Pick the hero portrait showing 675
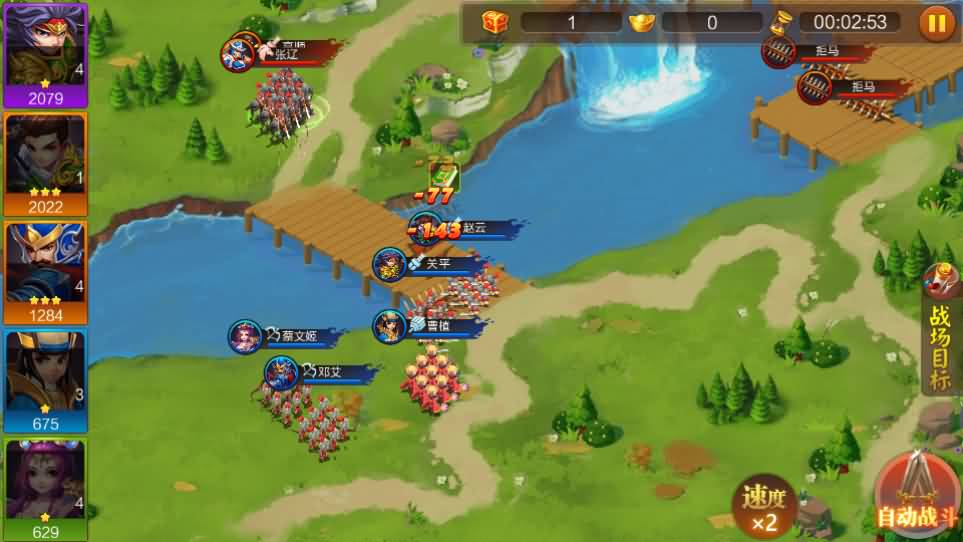963x542 pixels. 45,380
